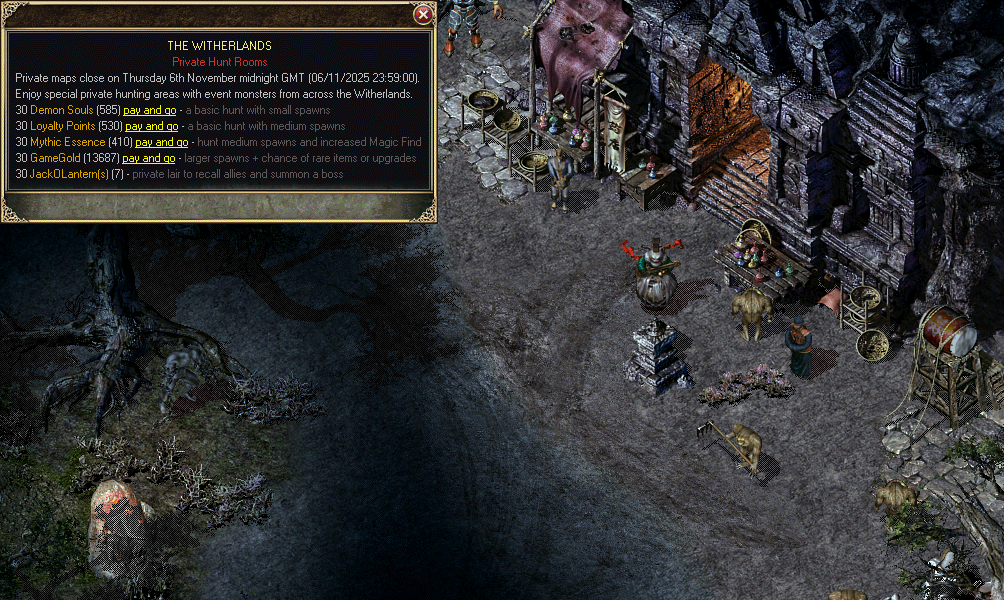Close the Witherlands dialog window

tap(423, 14)
